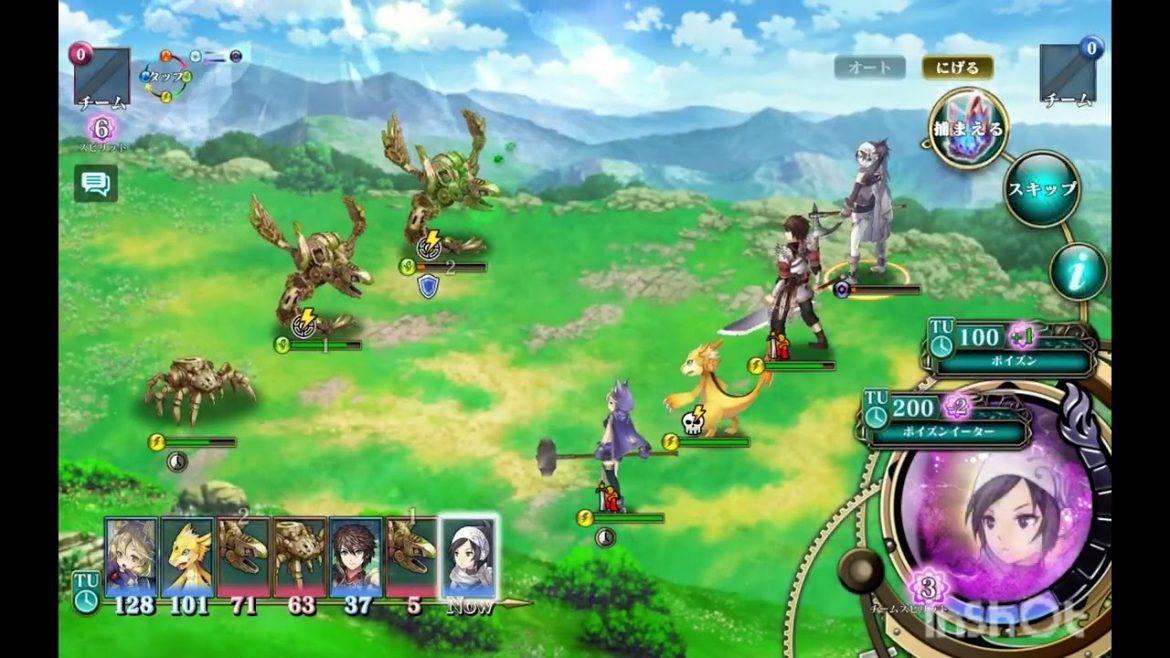Screen dimensions: 1170x658
Task: Open the left チーム panel with red badge
Action: [101, 76]
